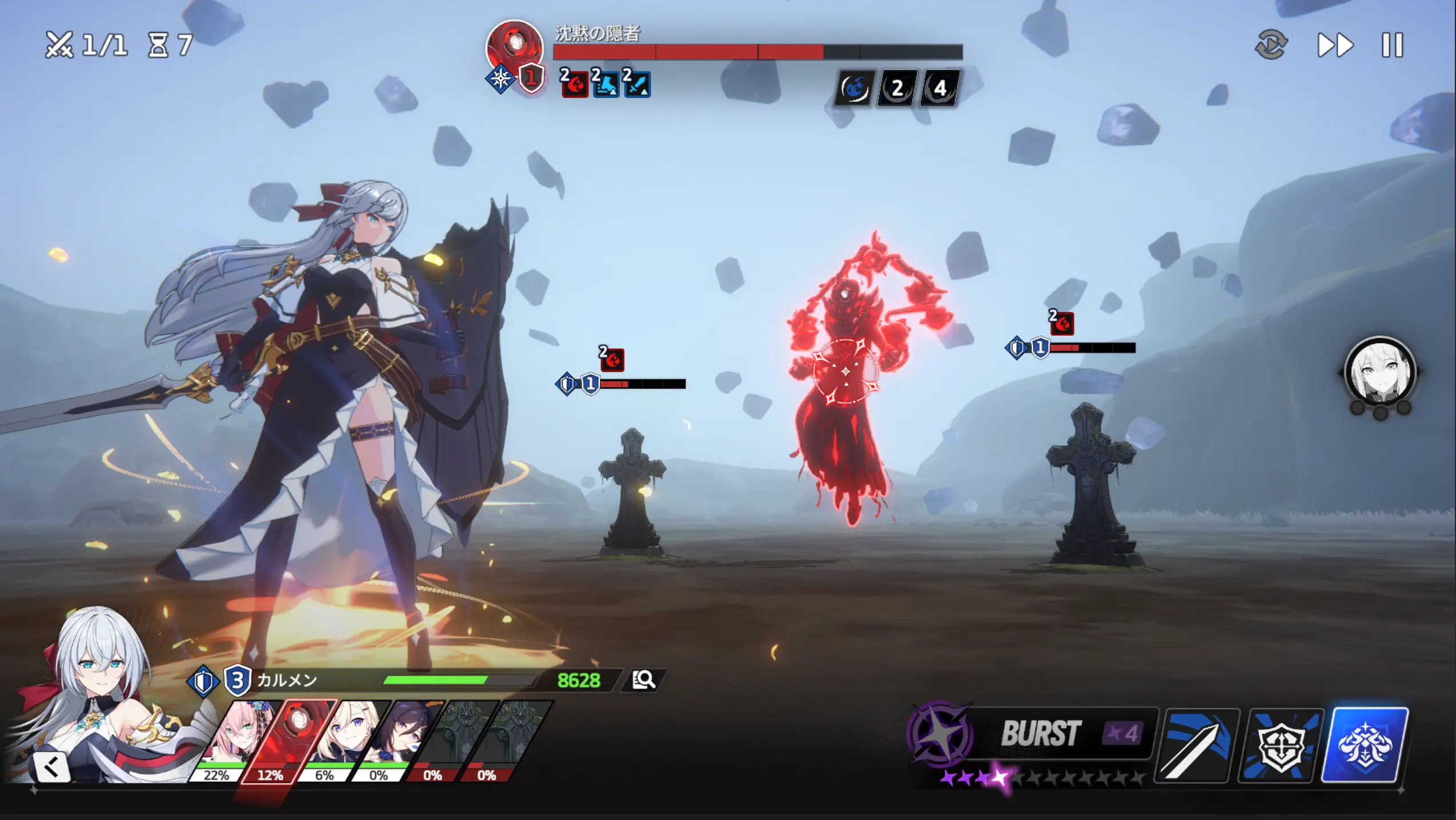1456x820 pixels.
Task: Pause the battle
Action: [x=1392, y=45]
